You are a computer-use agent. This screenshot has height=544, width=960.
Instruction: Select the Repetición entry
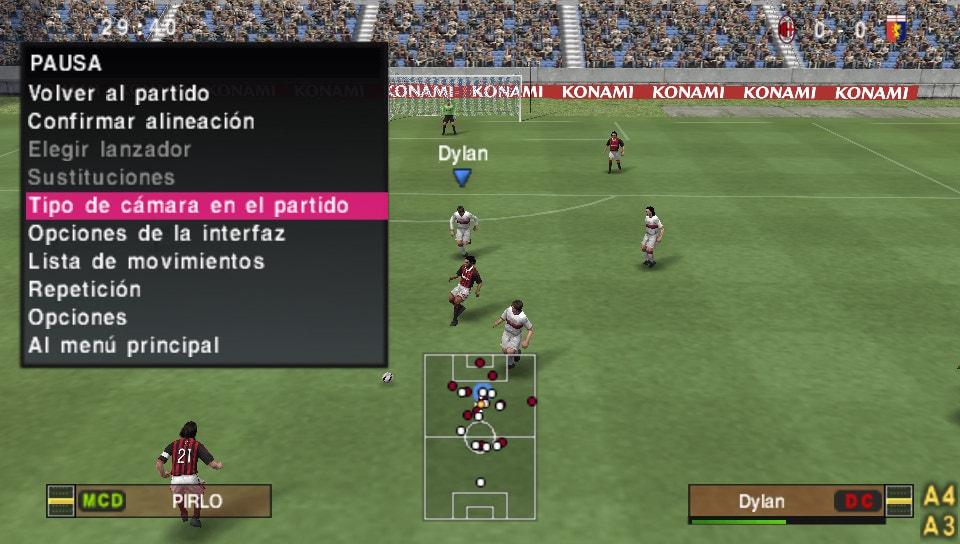[85, 290]
